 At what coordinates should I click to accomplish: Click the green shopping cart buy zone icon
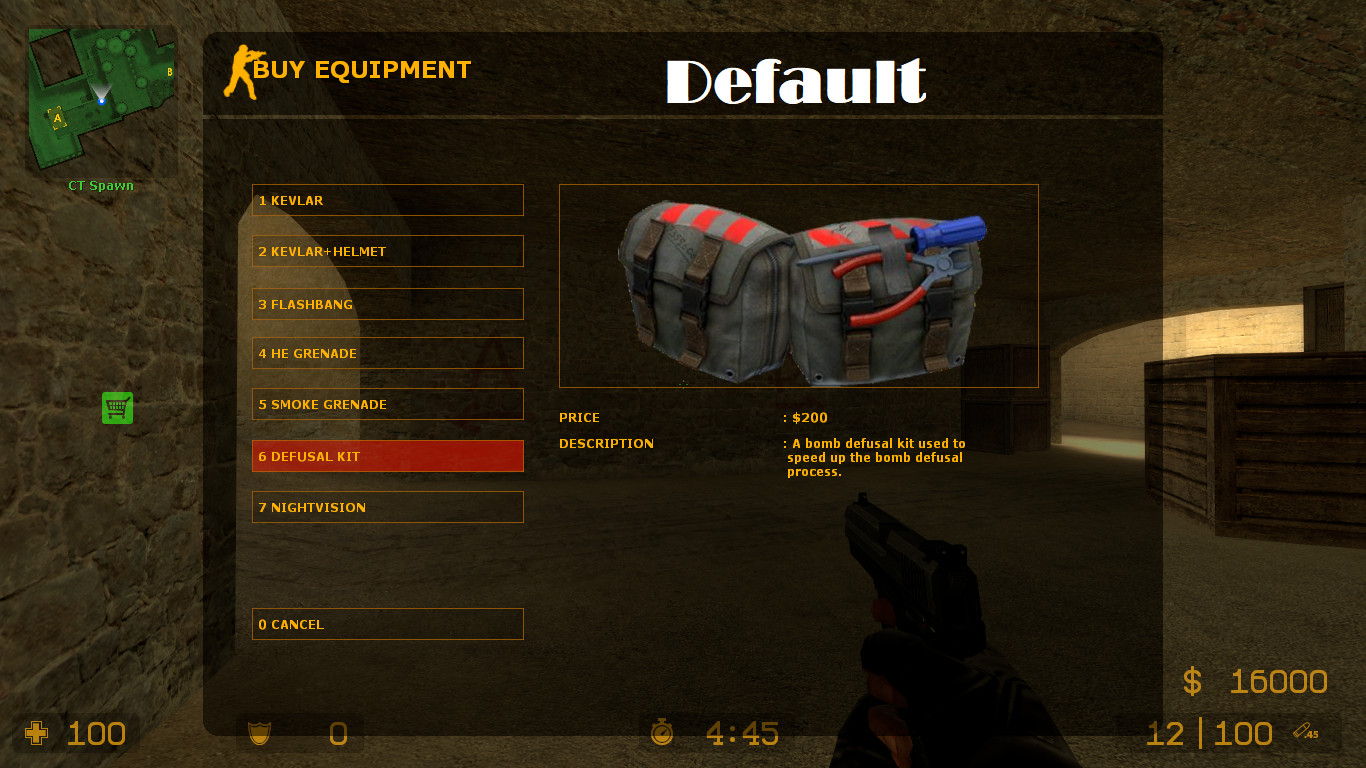pyautogui.click(x=117, y=408)
